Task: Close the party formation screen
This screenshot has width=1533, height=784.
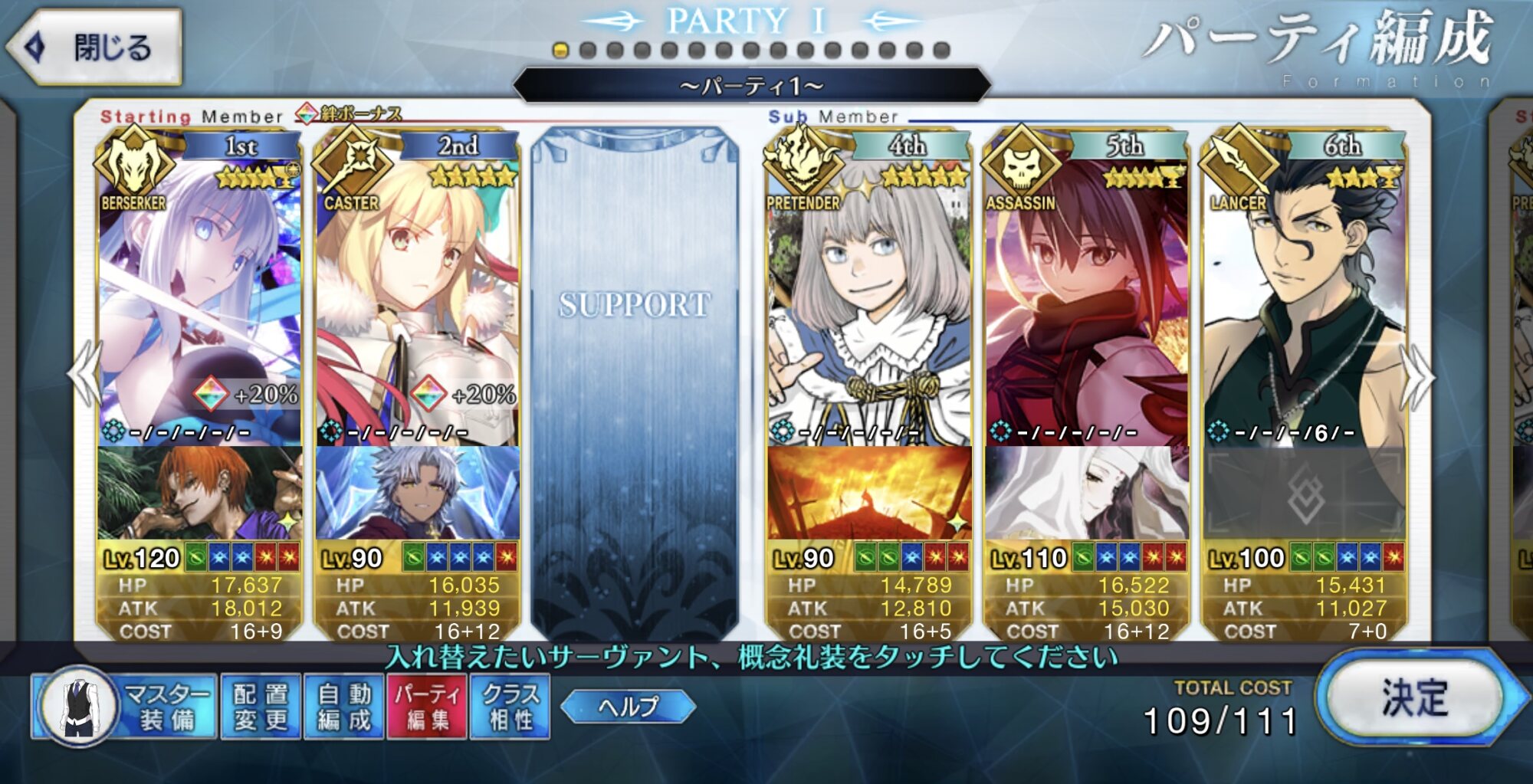Action: click(96, 48)
